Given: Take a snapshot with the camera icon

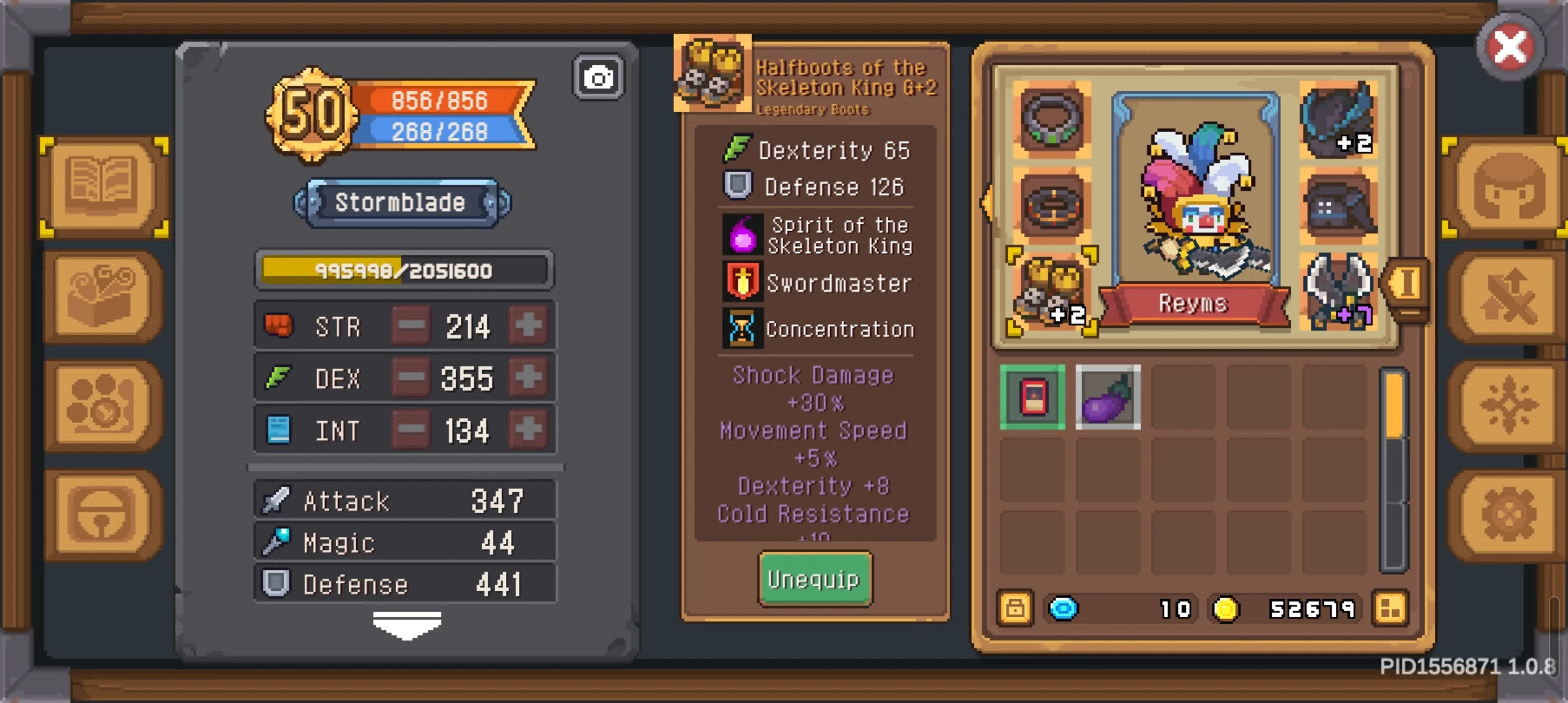Looking at the screenshot, I should point(597,76).
